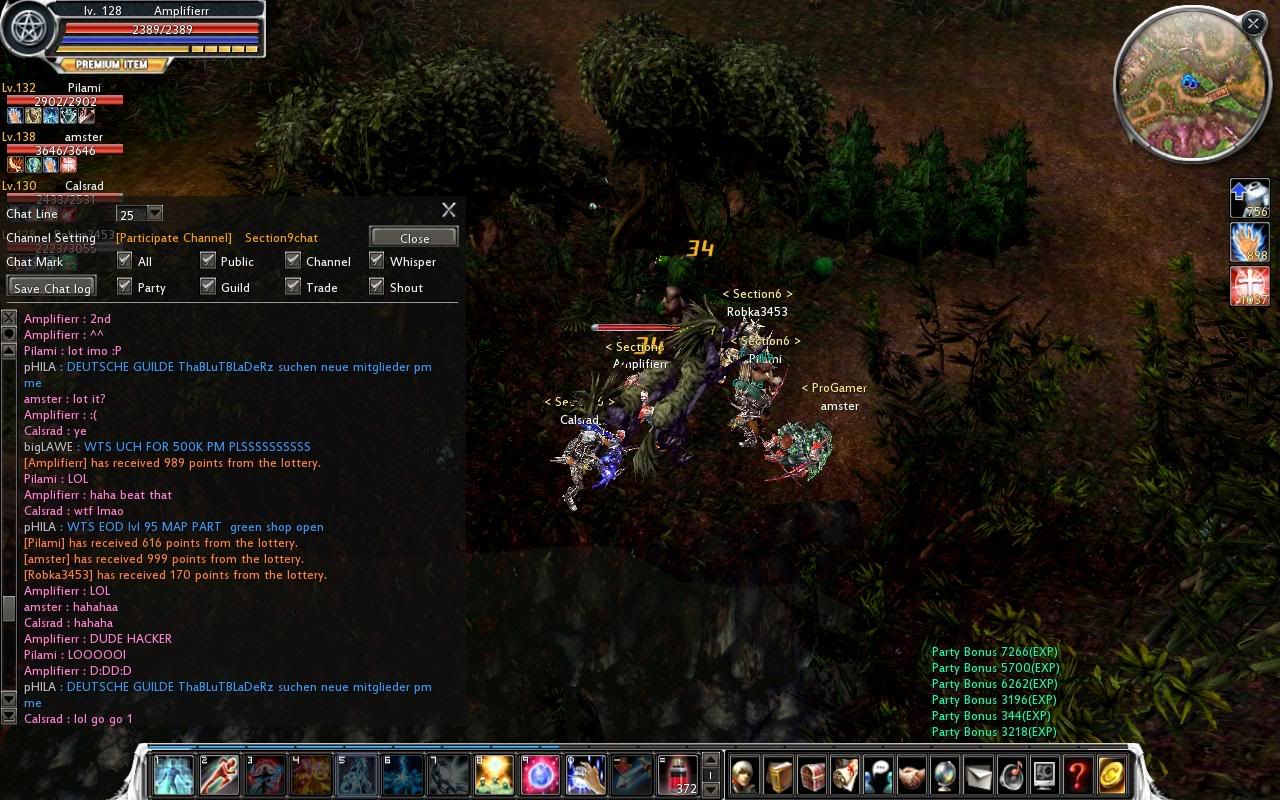Uncheck the Public chat filter
The image size is (1280, 800).
pyautogui.click(x=208, y=260)
